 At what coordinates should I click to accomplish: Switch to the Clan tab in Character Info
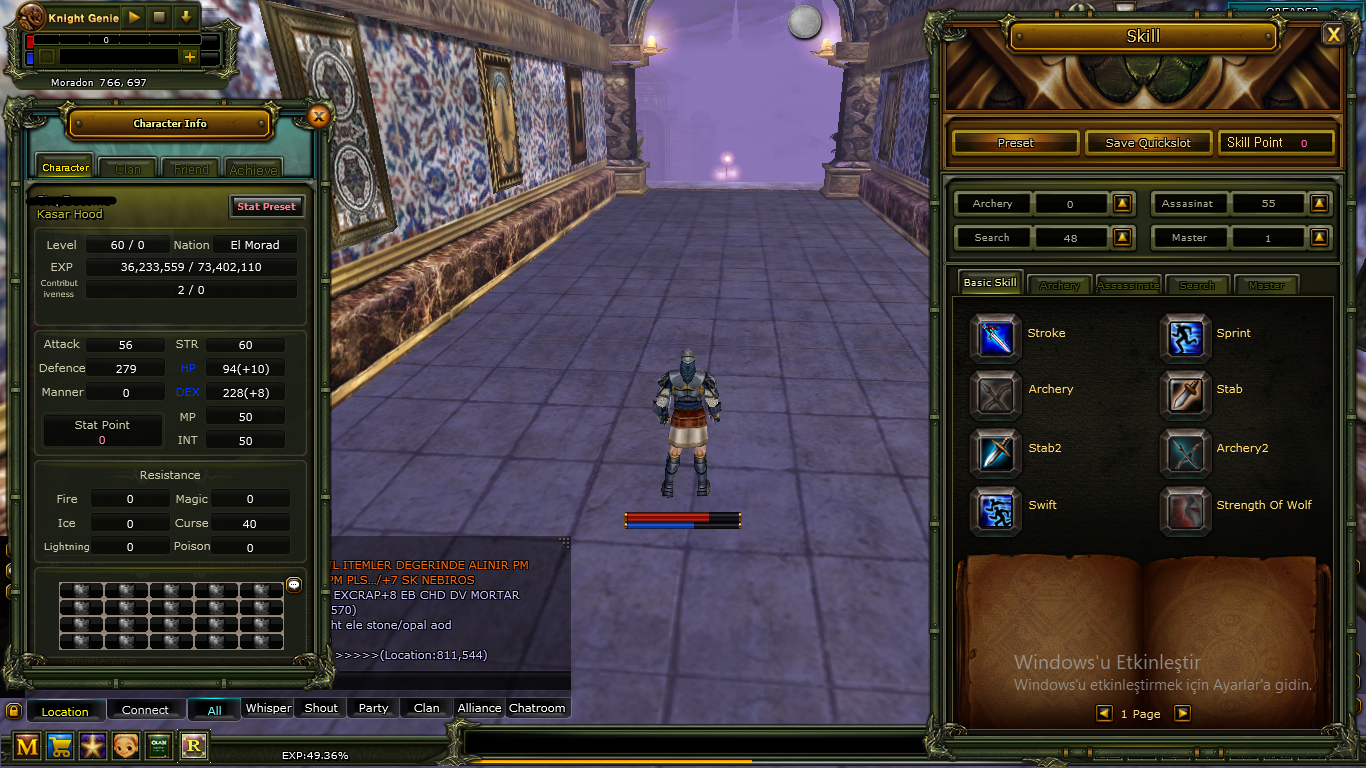127,168
